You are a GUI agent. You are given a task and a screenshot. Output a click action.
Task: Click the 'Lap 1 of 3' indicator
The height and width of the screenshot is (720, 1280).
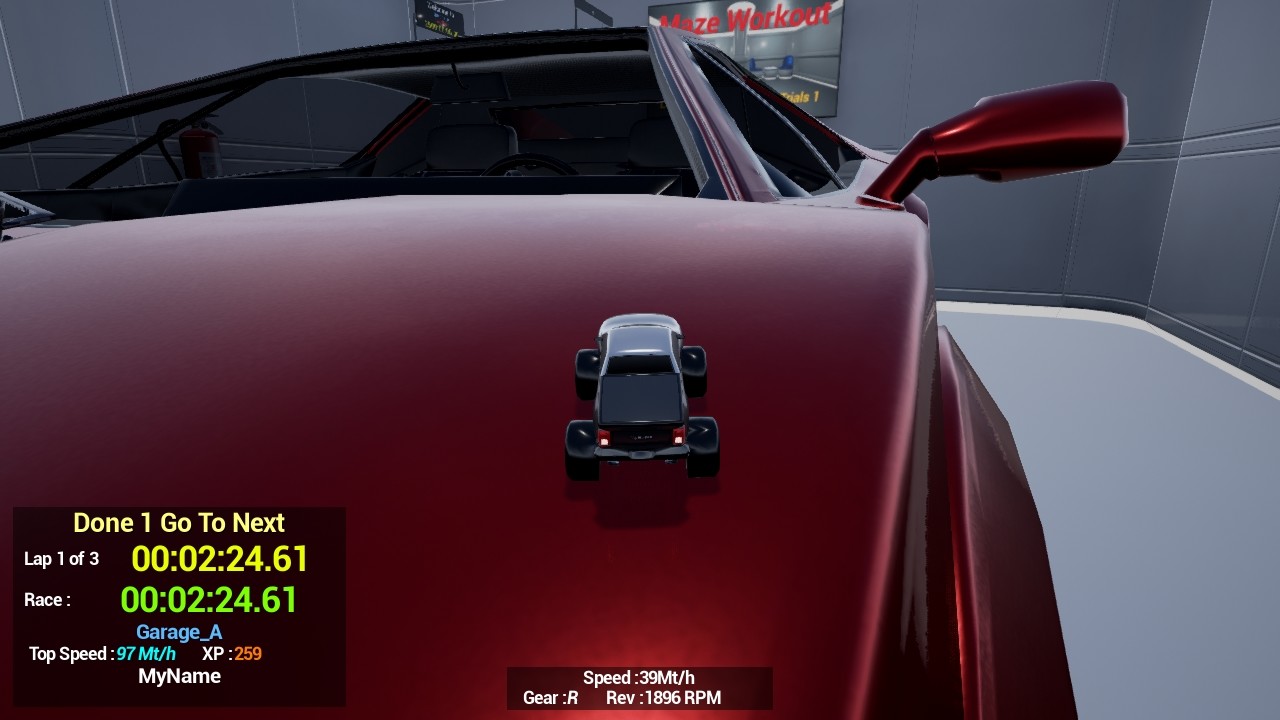(62, 561)
